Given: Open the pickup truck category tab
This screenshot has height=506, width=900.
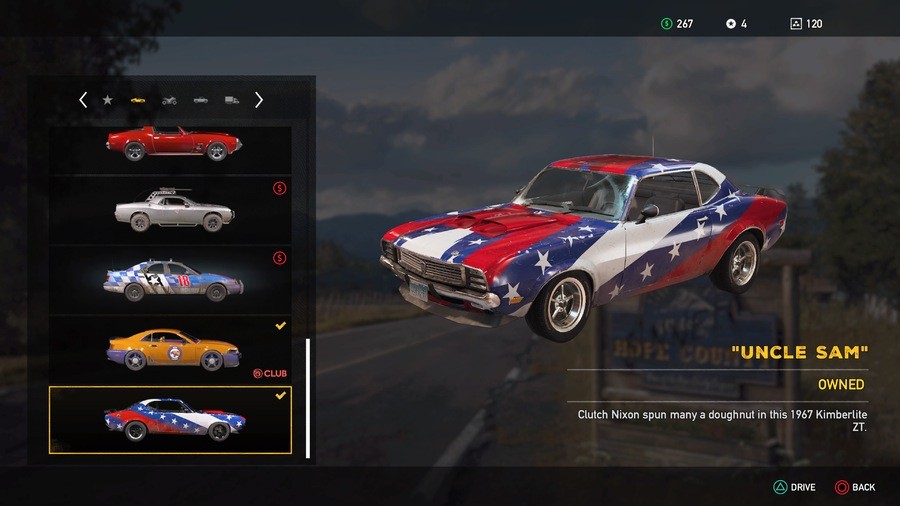Looking at the screenshot, I should [x=201, y=100].
